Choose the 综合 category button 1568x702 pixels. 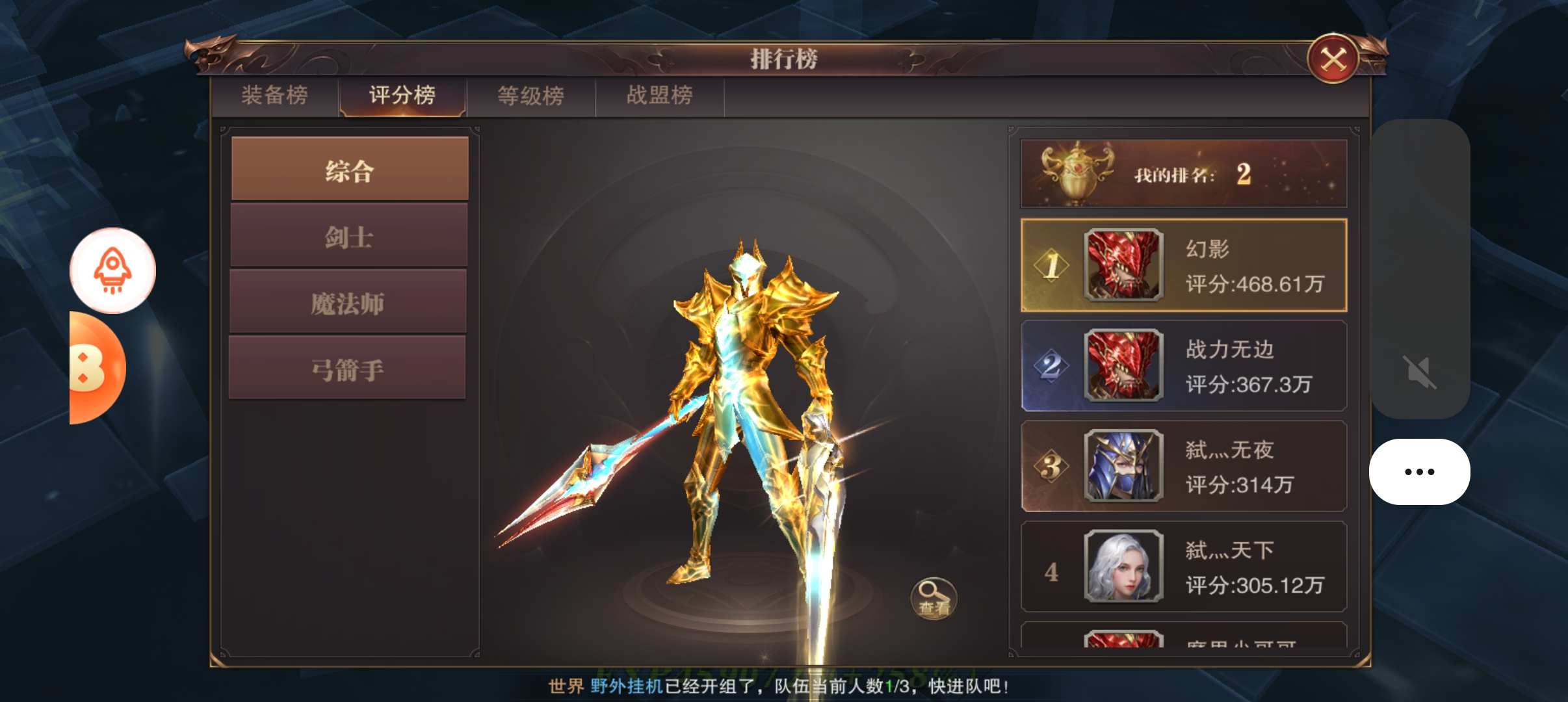coord(350,169)
